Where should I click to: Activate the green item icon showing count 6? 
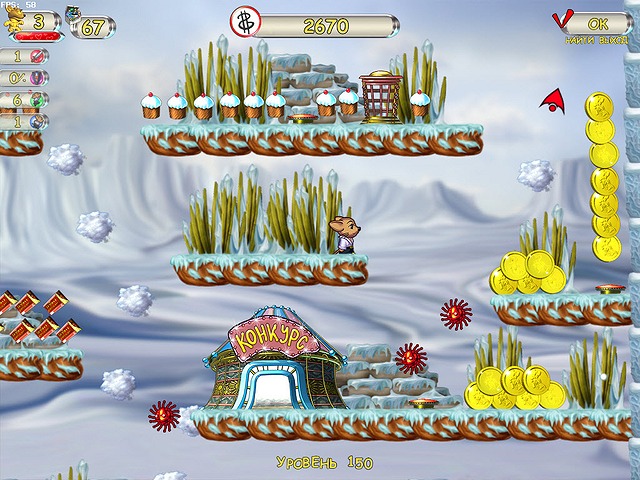click(x=38, y=100)
